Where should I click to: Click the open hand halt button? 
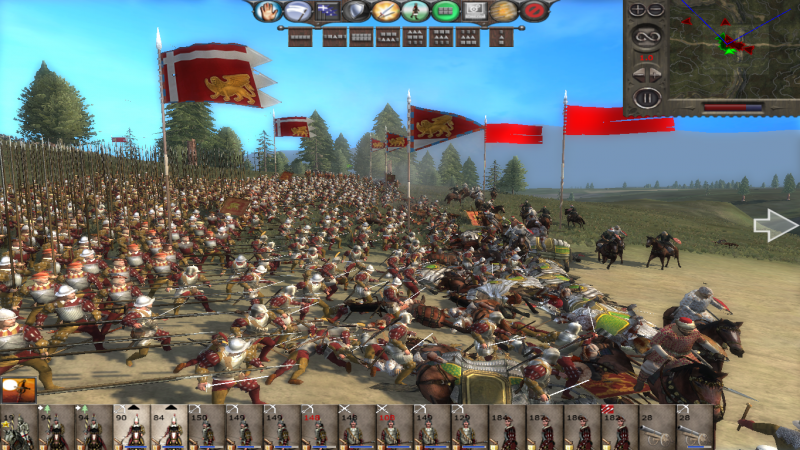click(x=269, y=11)
